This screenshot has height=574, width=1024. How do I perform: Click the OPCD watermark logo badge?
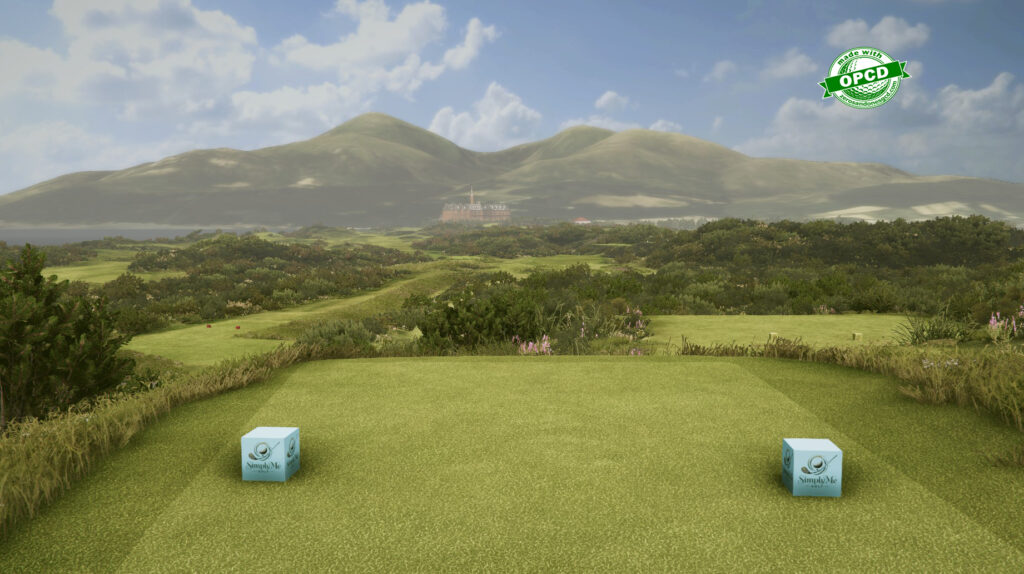click(863, 77)
